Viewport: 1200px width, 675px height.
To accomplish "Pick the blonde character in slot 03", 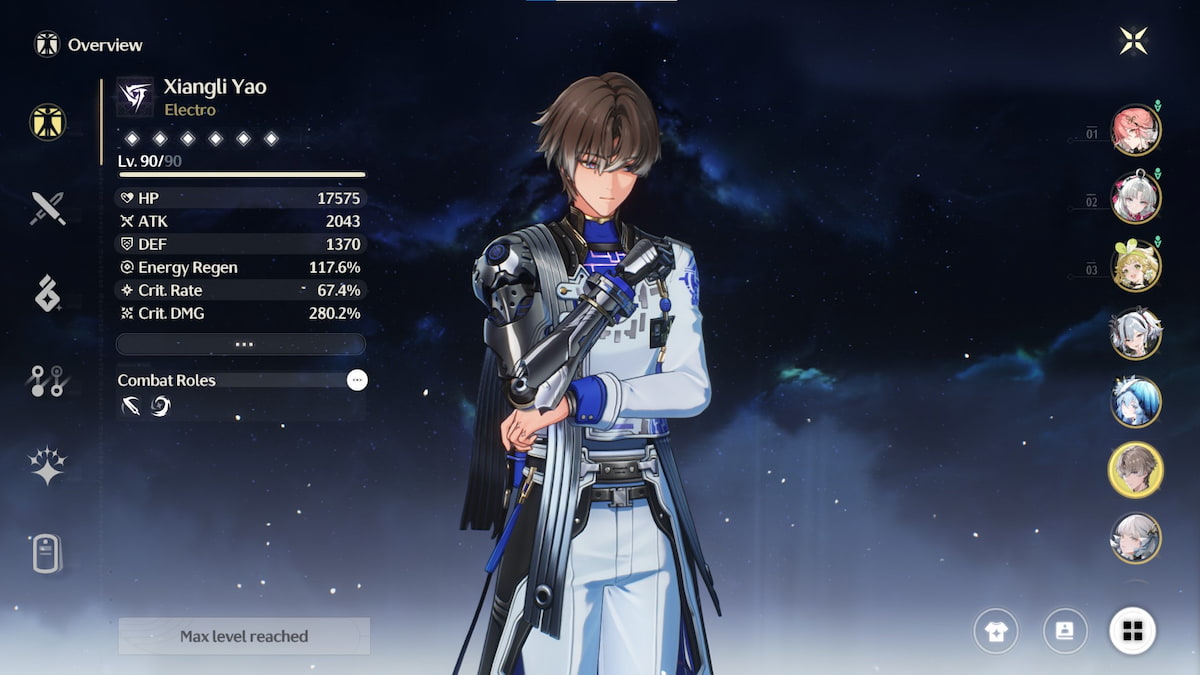I will 1136,266.
